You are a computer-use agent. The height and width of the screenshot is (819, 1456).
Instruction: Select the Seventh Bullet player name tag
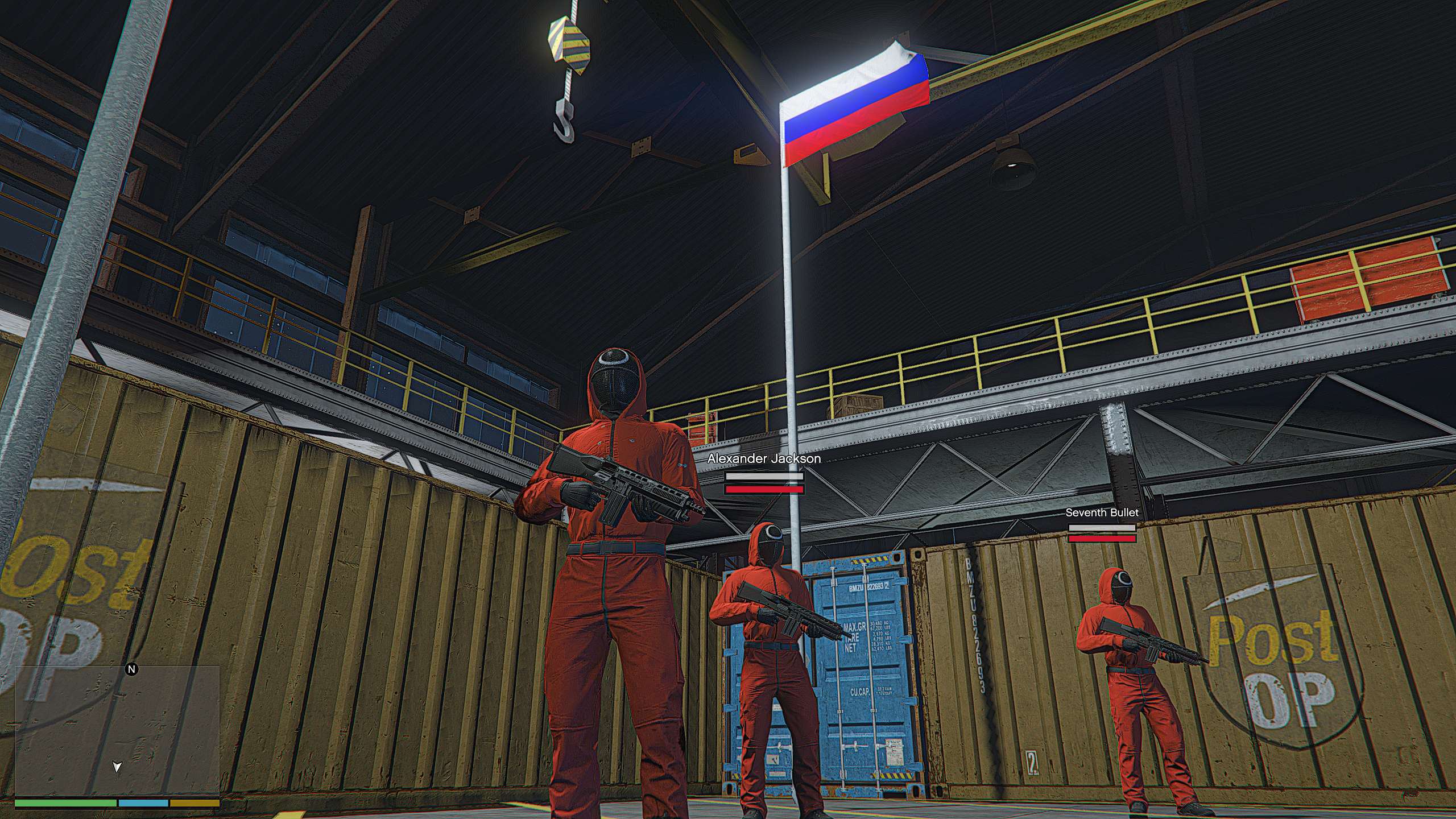click(x=1102, y=513)
